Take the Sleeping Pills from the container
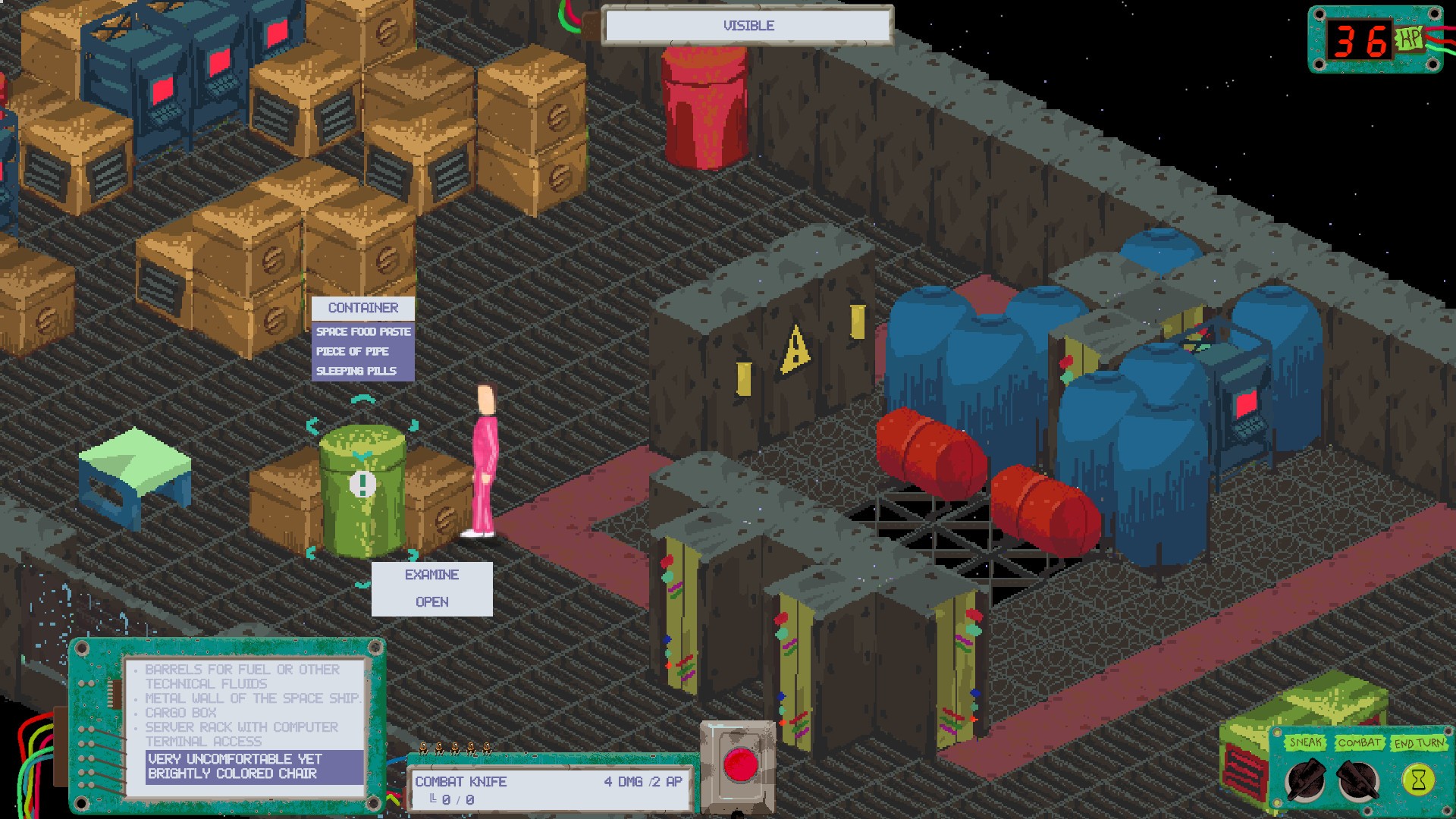1456x819 pixels. [x=356, y=372]
